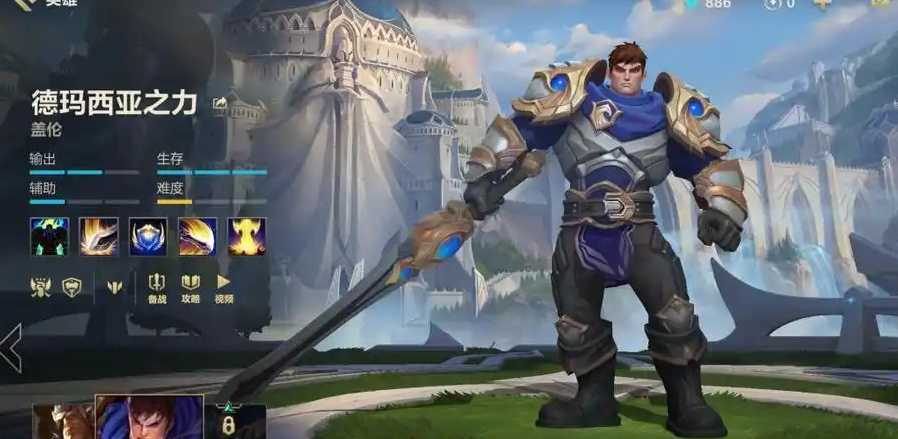This screenshot has width=898, height=439.
Task: Click the three-pointed leaf icon
Action: point(113,287)
